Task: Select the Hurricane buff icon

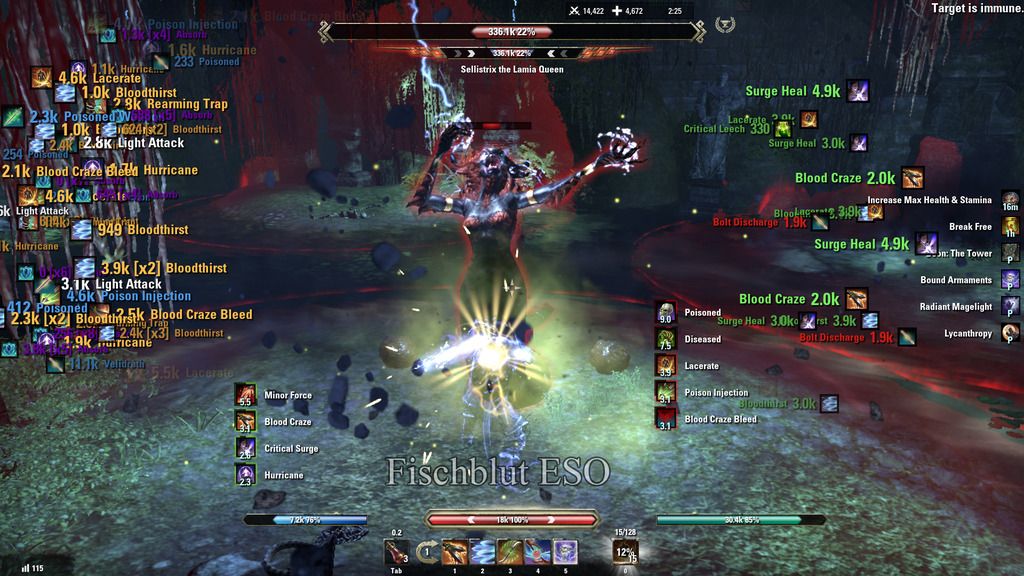Action: (246, 475)
